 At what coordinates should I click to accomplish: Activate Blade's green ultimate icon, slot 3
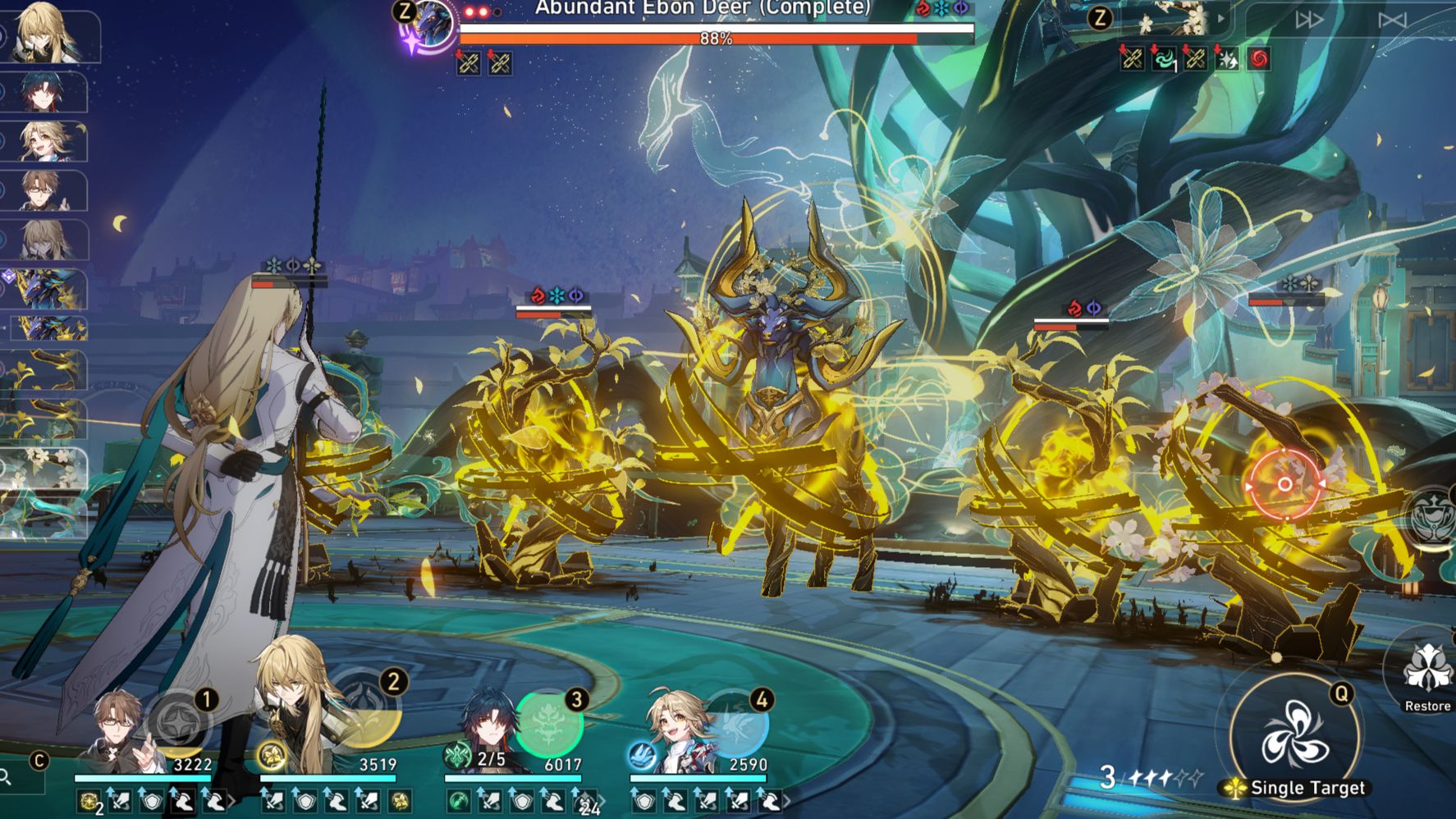coord(549,723)
